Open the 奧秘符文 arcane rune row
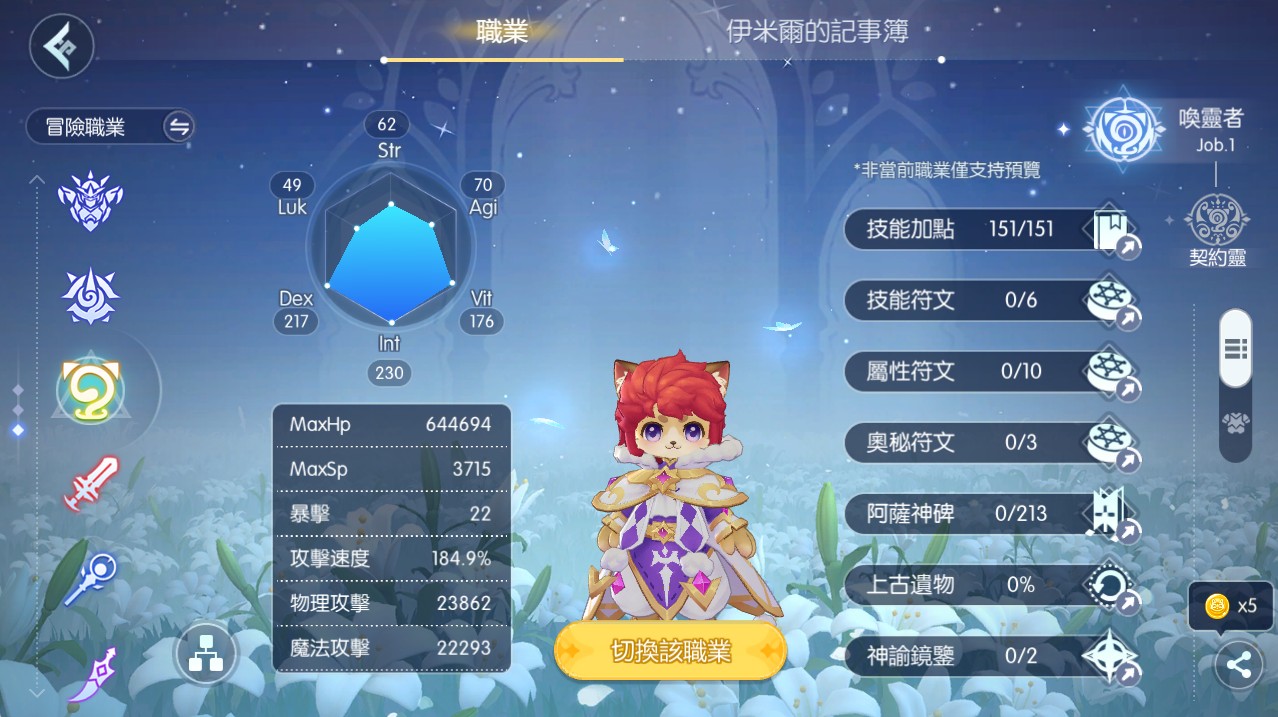 tap(990, 442)
